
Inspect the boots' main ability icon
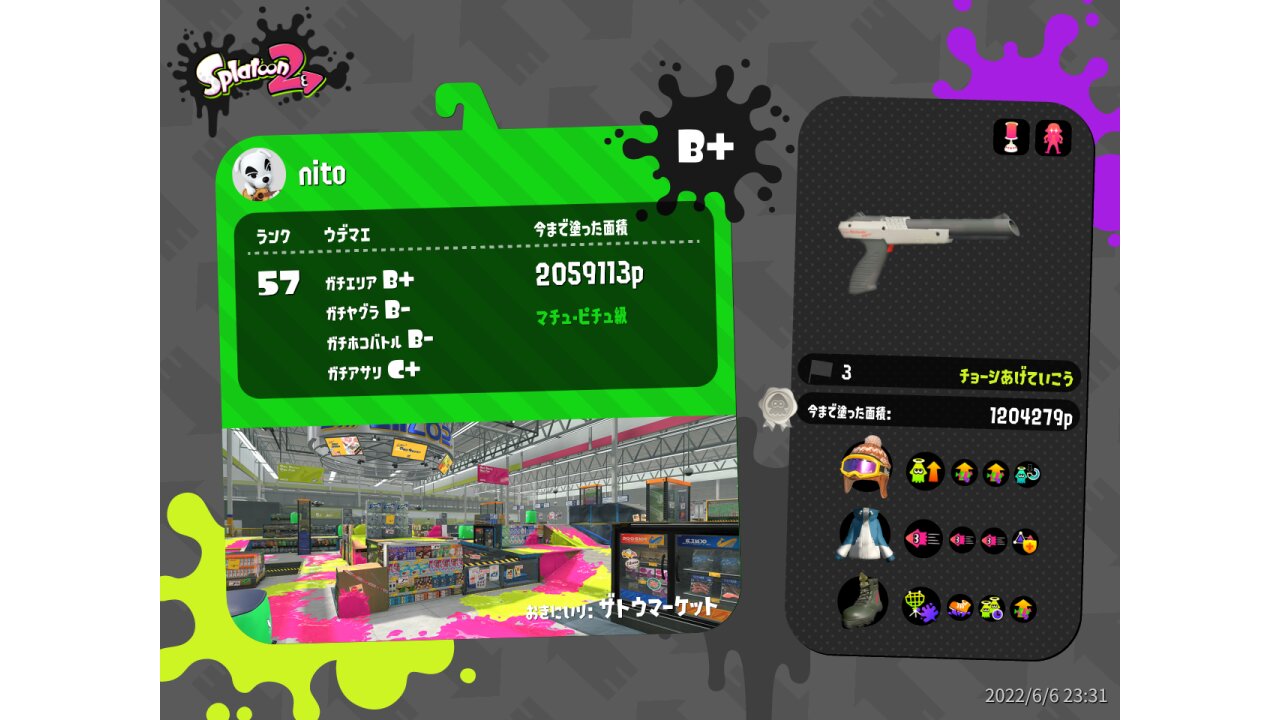pyautogui.click(x=921, y=606)
